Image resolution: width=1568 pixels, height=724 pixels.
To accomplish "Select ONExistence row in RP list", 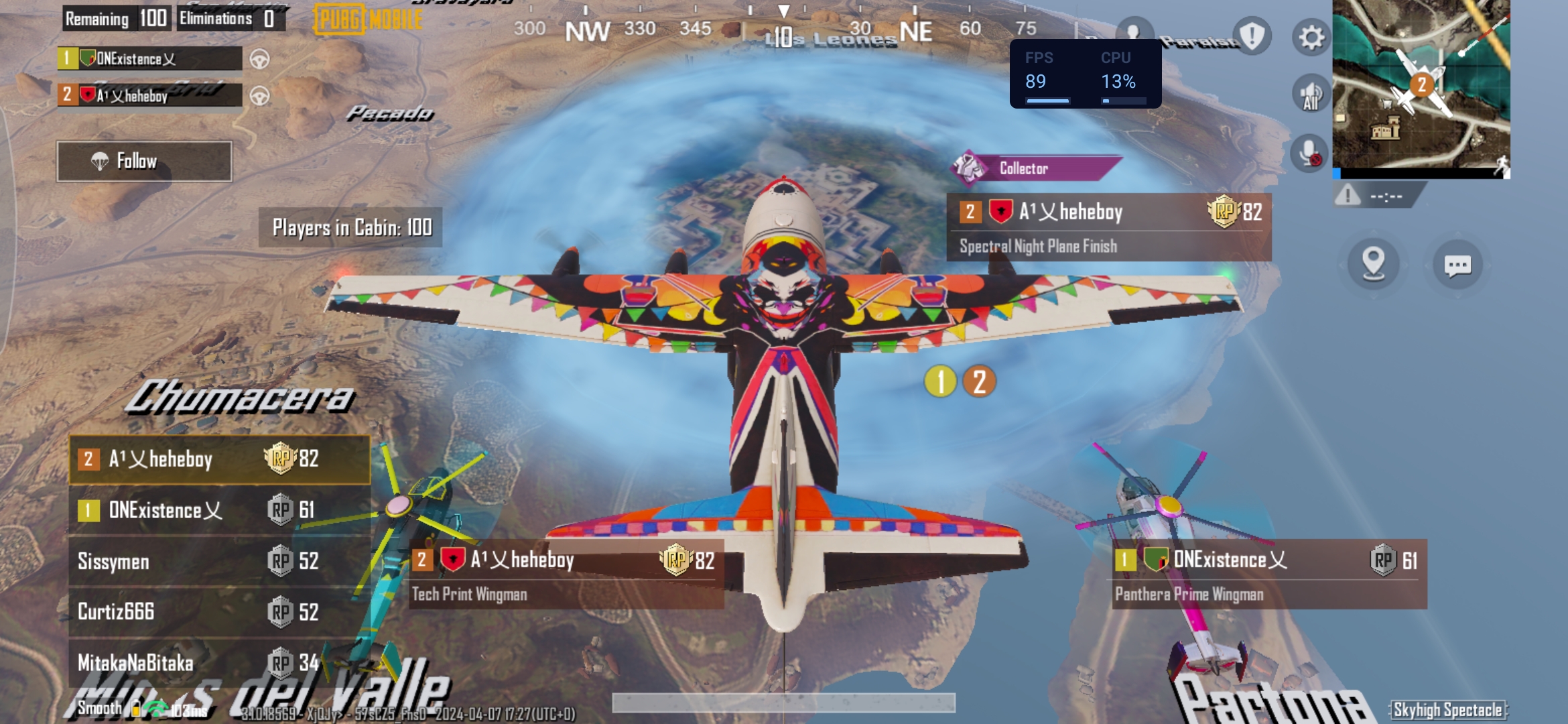I will (219, 510).
